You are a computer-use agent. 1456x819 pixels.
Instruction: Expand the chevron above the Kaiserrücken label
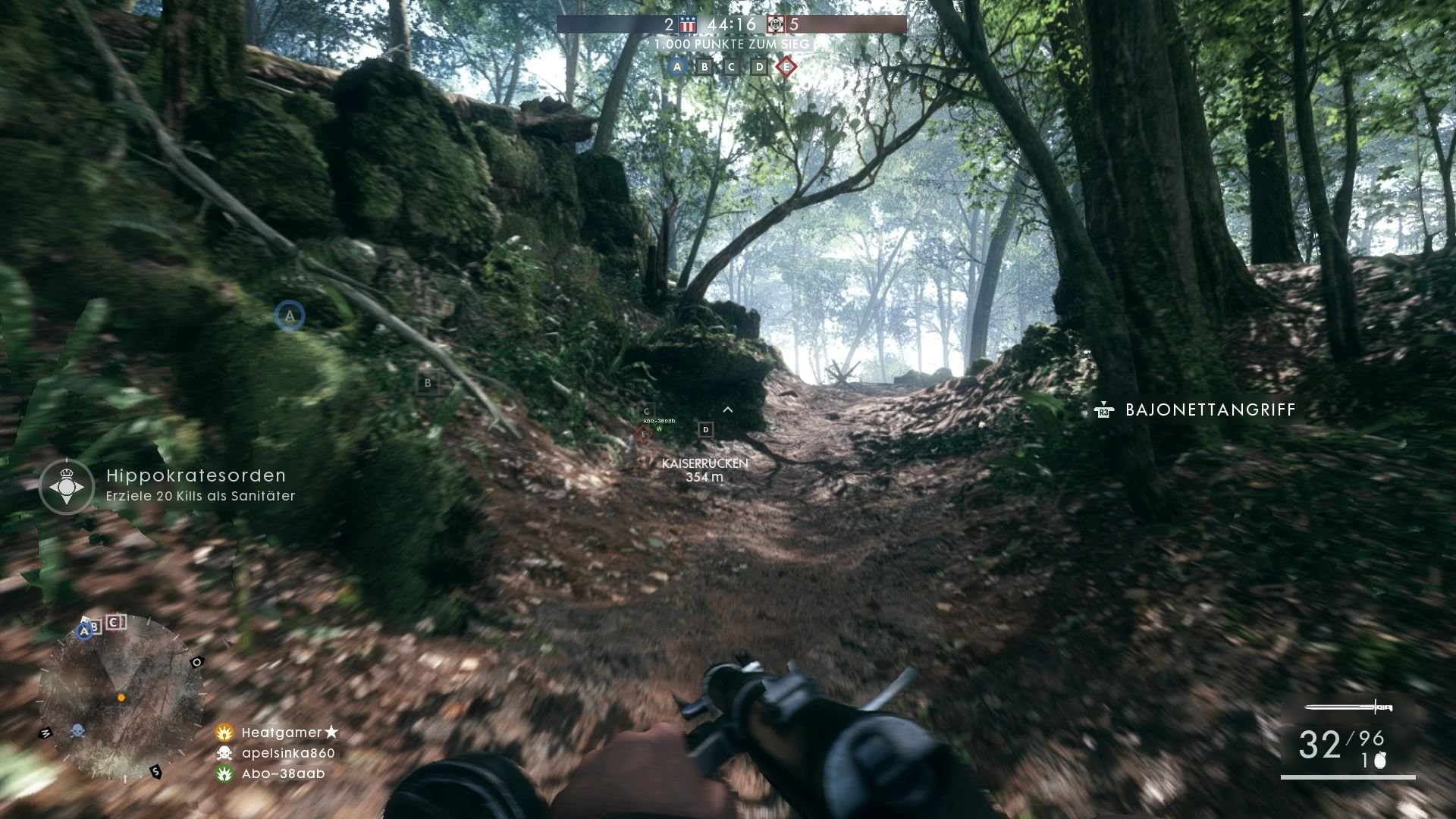[728, 409]
